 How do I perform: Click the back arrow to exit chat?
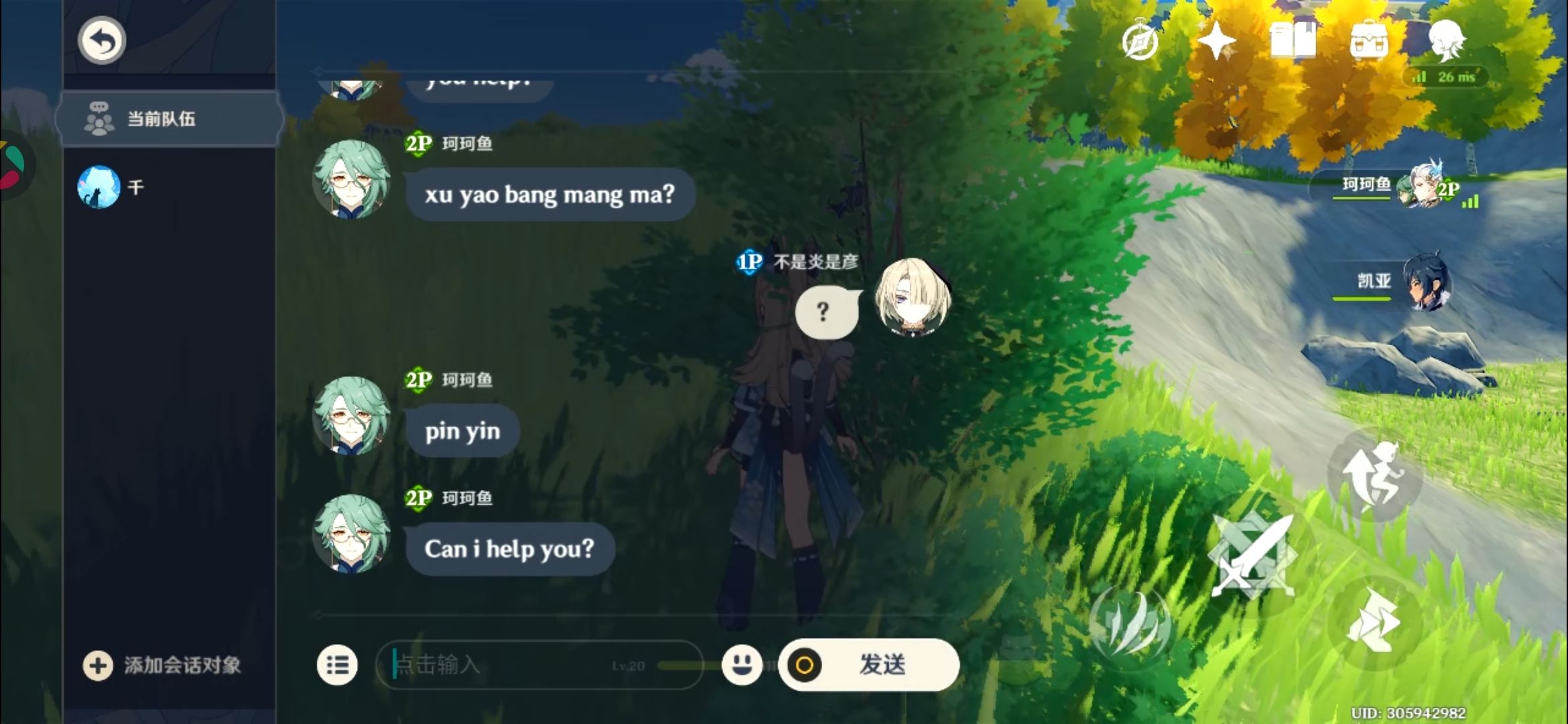(101, 40)
